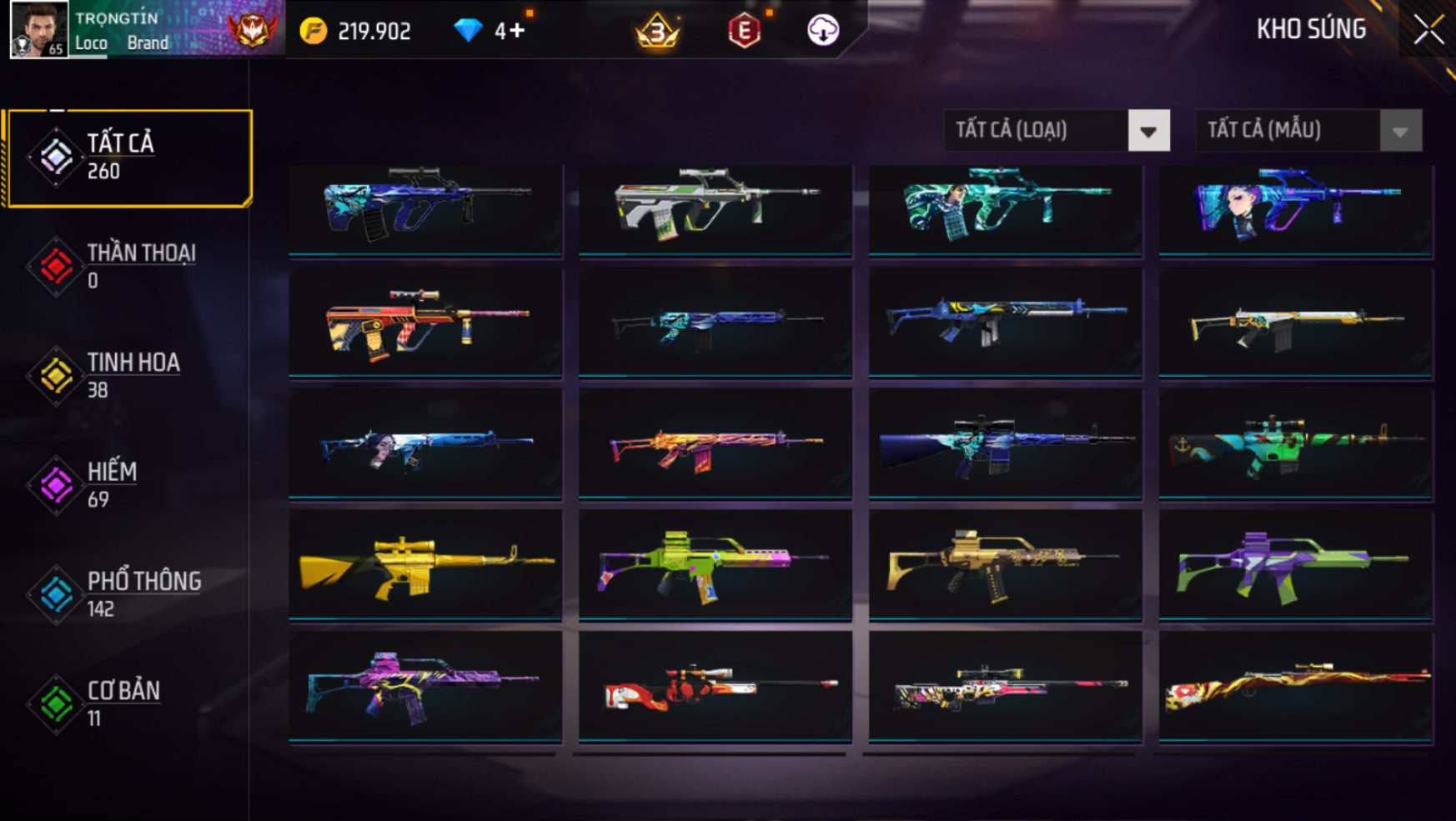Select the red and gold AUG skin
This screenshot has height=821, width=1456.
tap(425, 323)
